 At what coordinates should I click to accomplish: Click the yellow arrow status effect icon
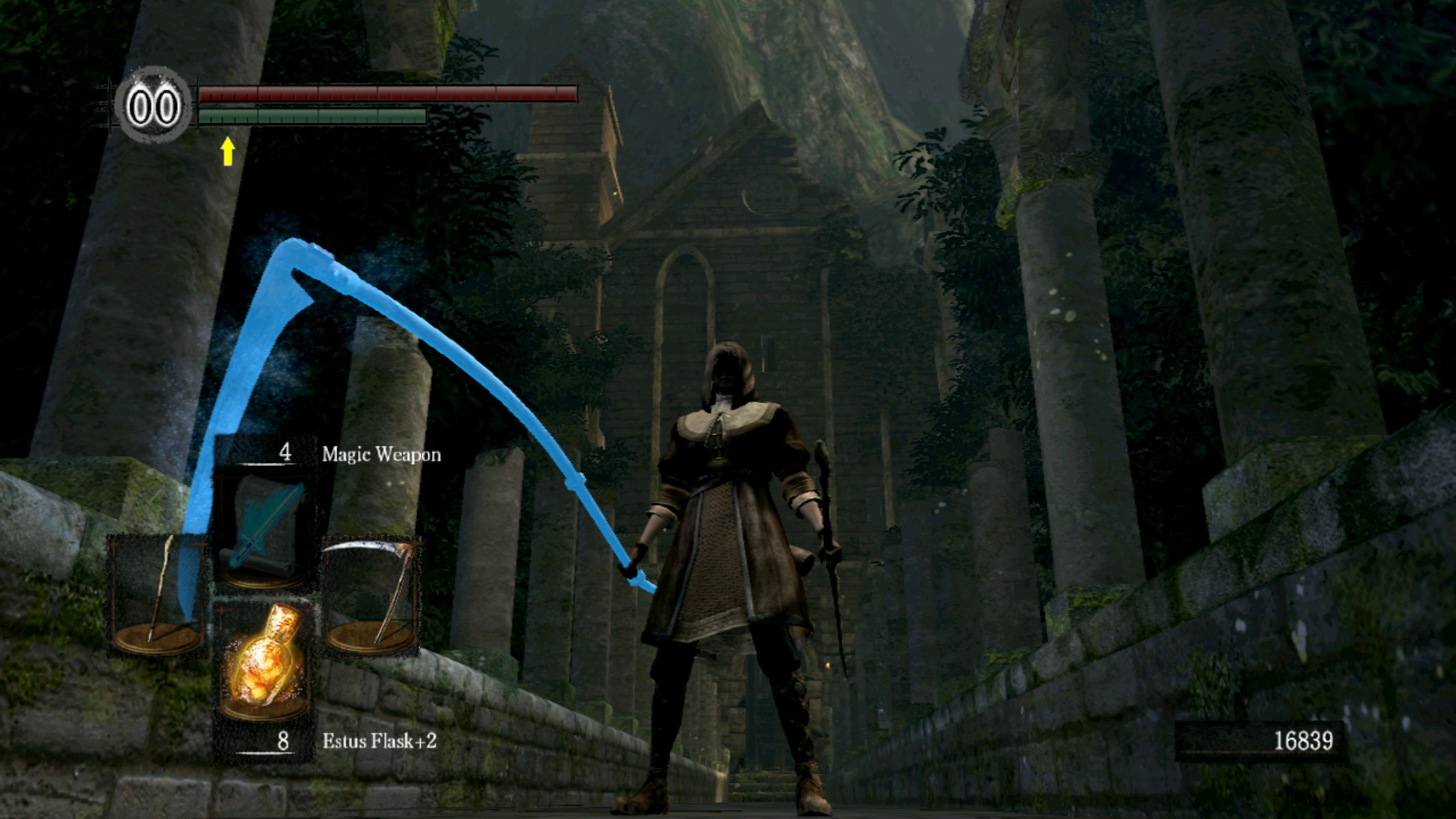tap(228, 152)
